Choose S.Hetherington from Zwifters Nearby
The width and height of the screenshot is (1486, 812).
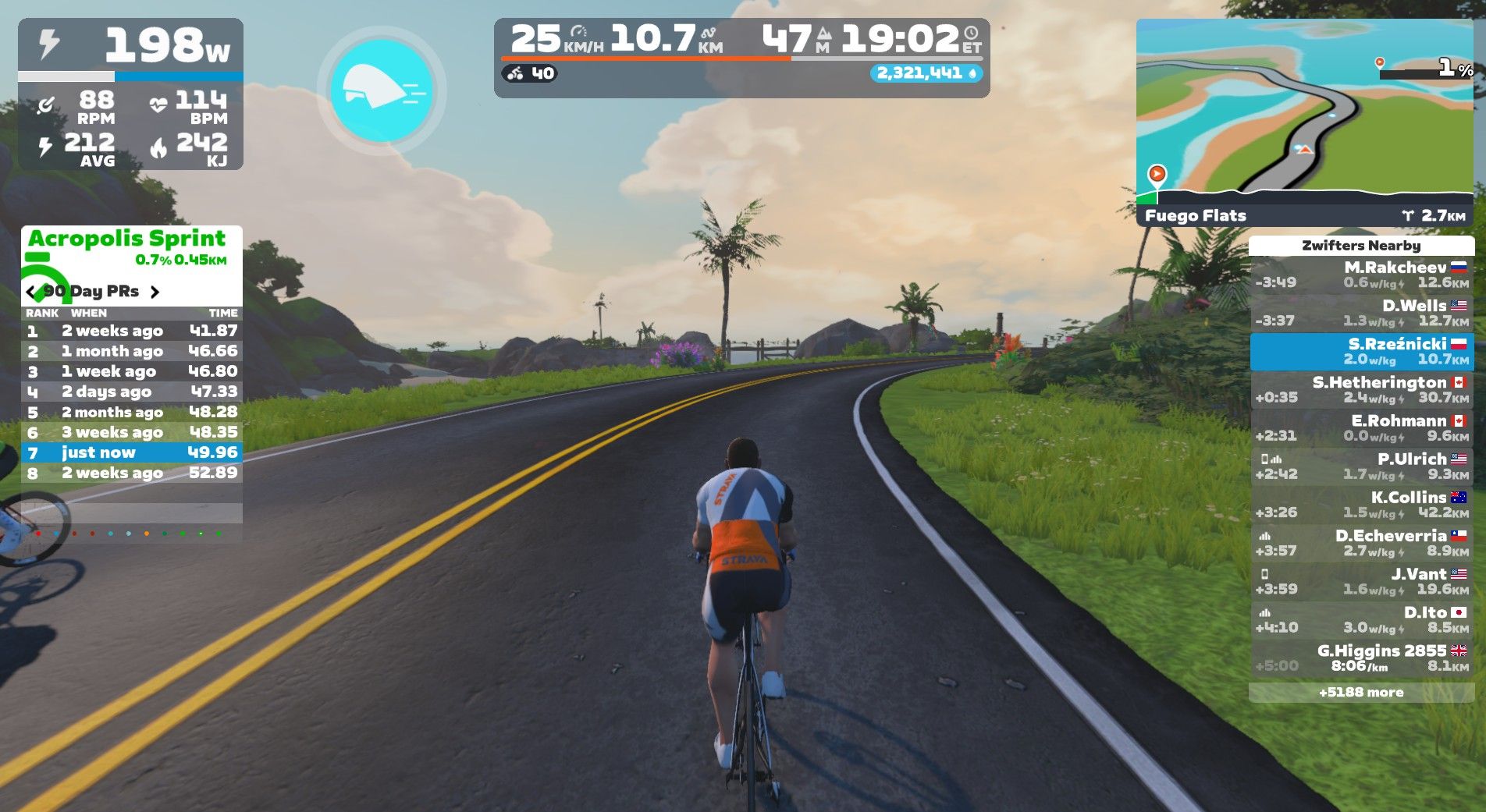pos(1361,390)
